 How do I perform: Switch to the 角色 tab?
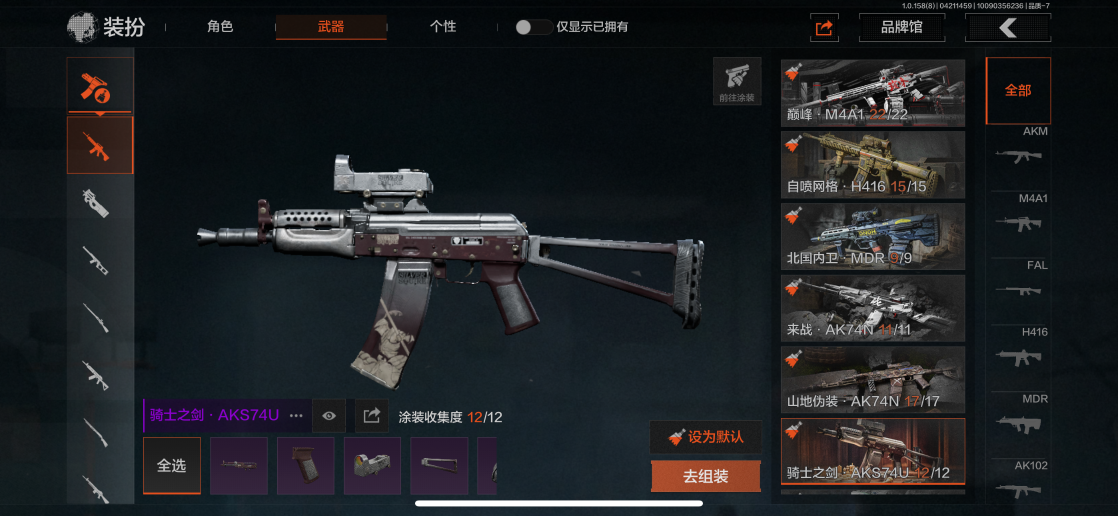click(220, 27)
